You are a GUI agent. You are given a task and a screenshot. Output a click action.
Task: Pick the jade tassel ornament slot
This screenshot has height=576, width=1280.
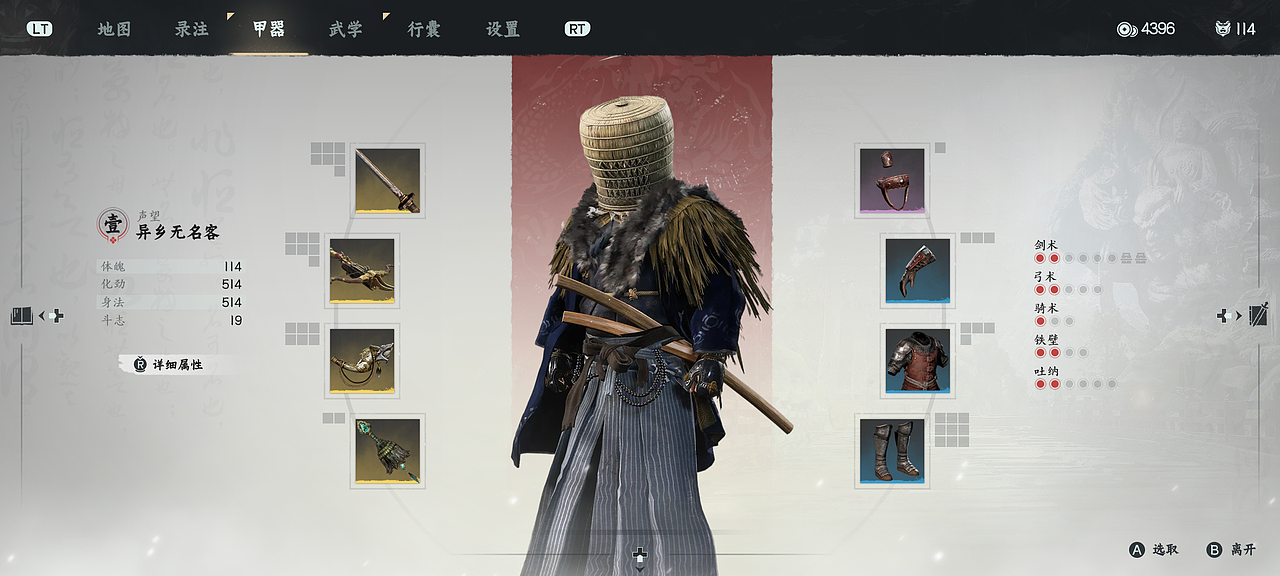click(387, 451)
